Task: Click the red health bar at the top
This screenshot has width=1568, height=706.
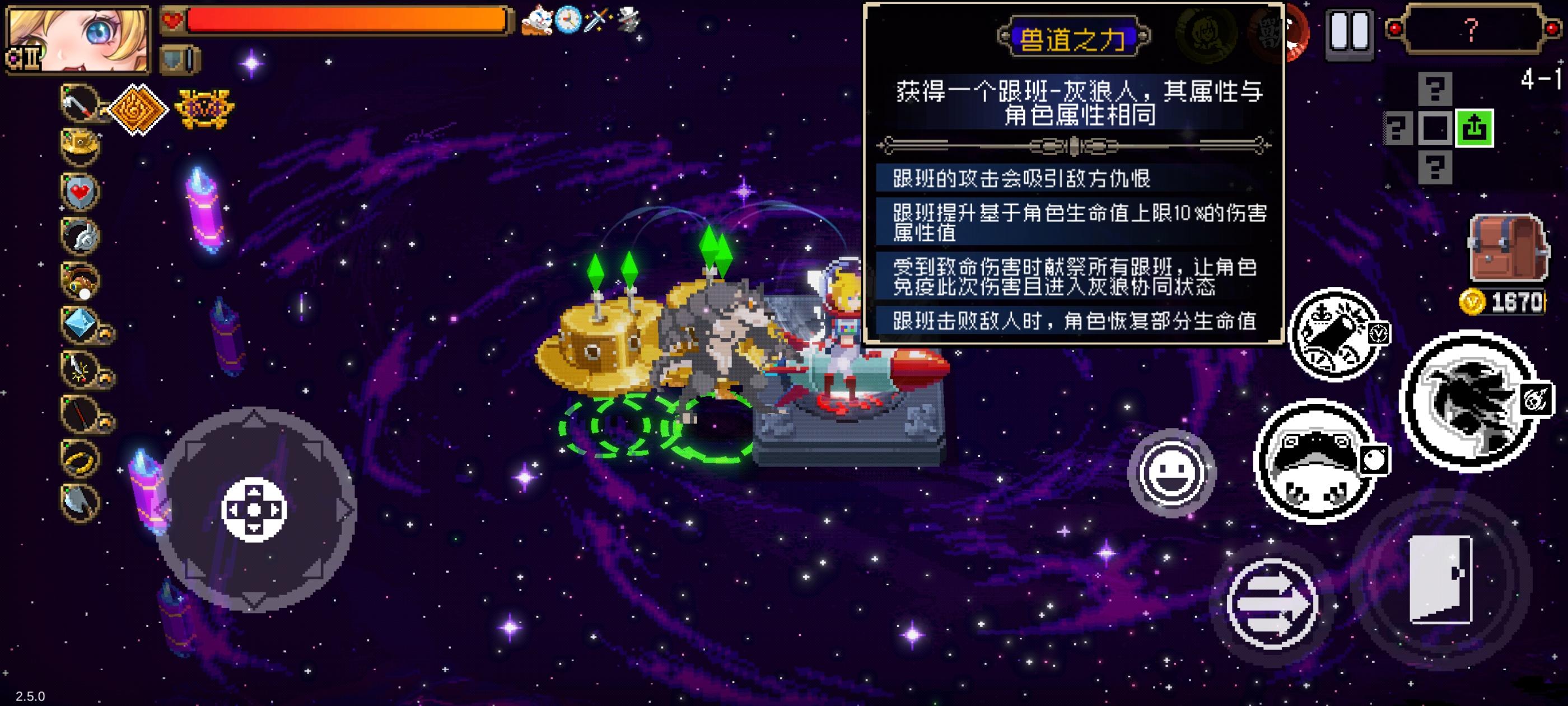Action: tap(341, 20)
